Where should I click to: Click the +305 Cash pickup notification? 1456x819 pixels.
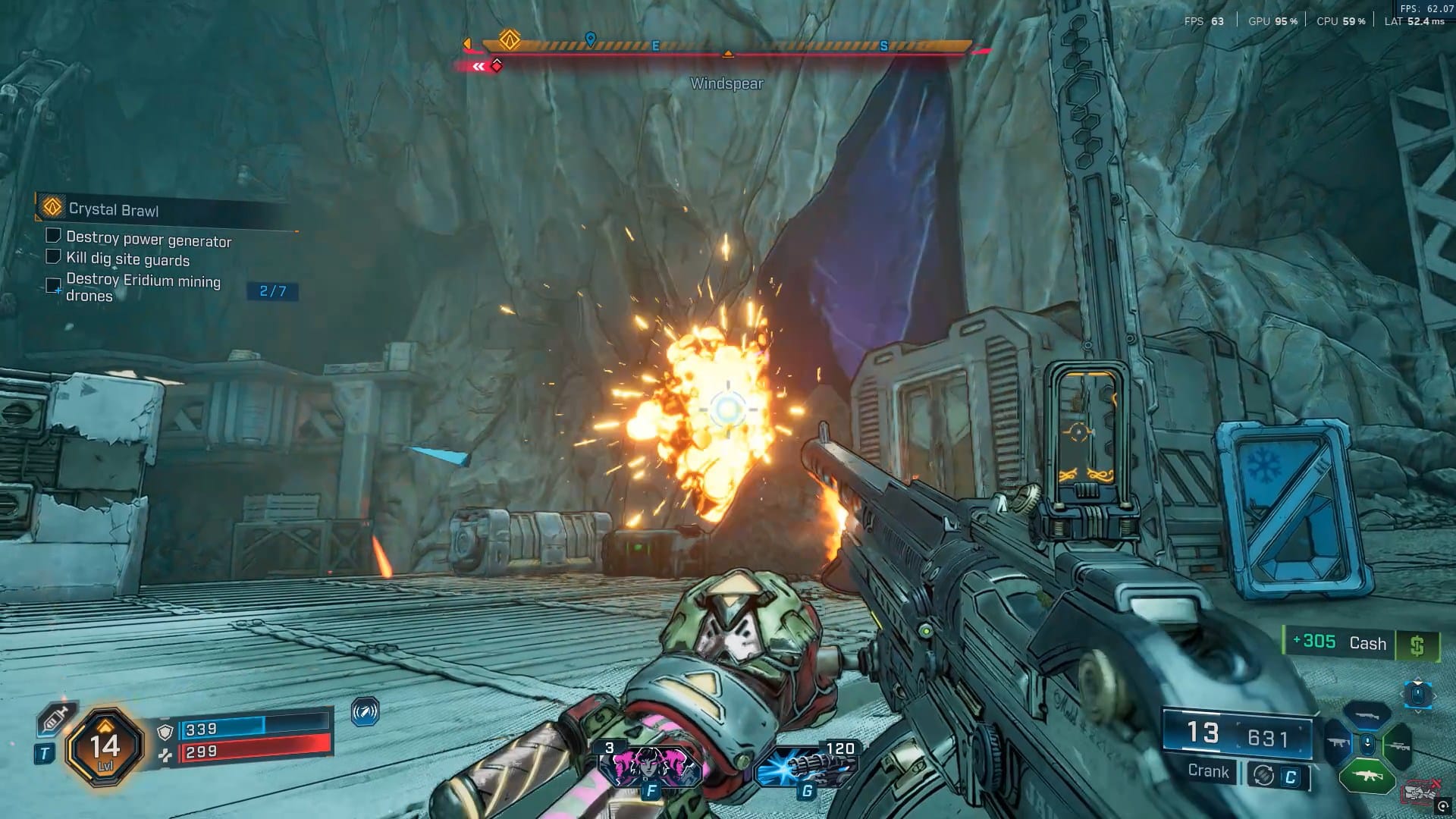(1360, 644)
